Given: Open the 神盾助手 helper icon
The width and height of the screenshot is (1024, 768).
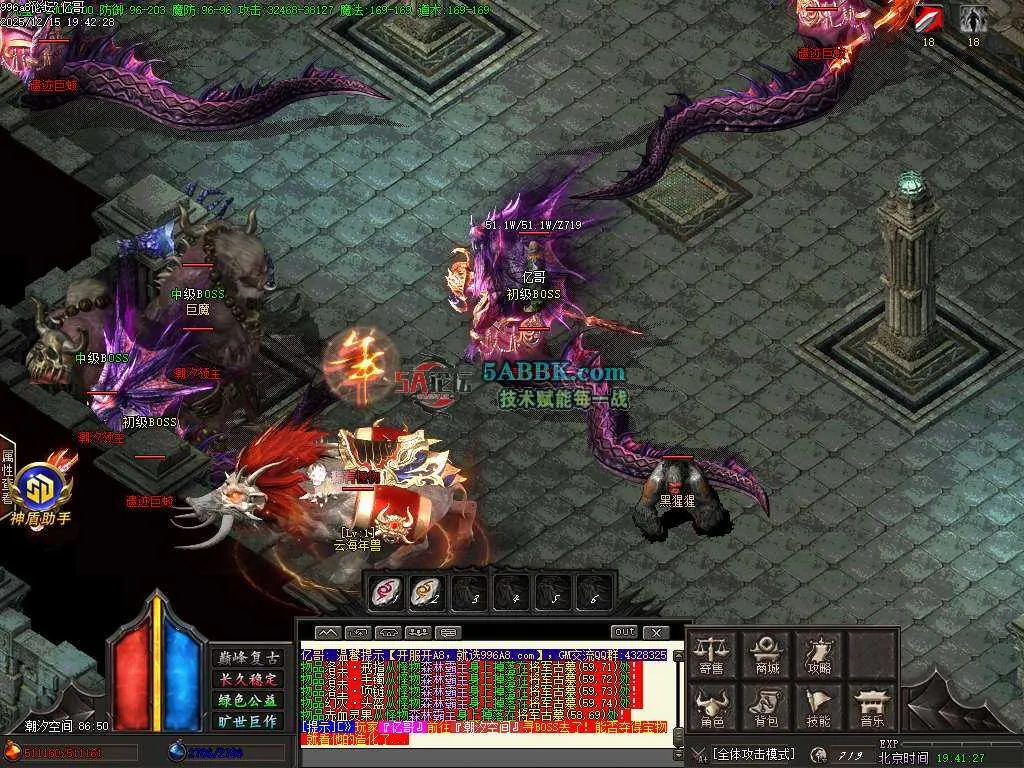Looking at the screenshot, I should pos(40,493).
